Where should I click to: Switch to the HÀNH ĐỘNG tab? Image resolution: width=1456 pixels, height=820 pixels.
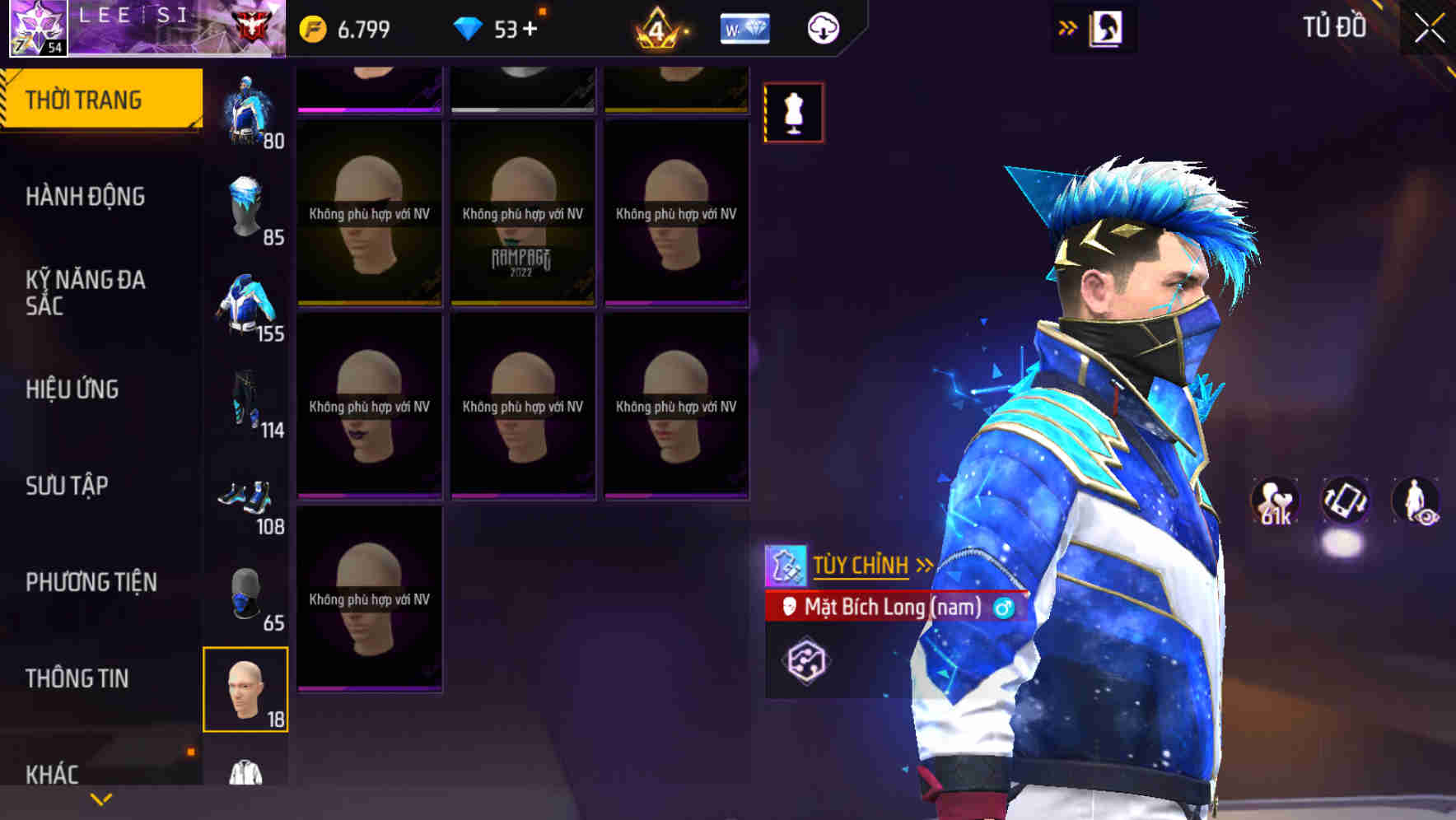click(86, 197)
